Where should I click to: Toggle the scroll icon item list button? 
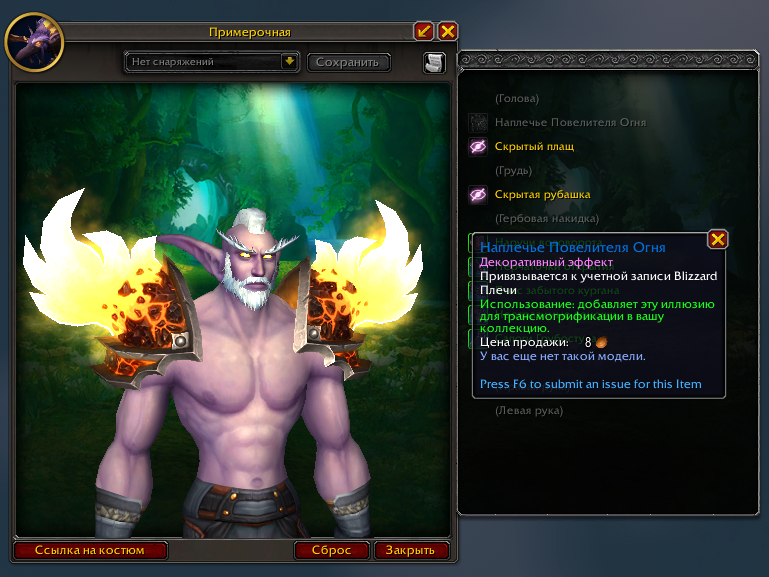[x=434, y=63]
